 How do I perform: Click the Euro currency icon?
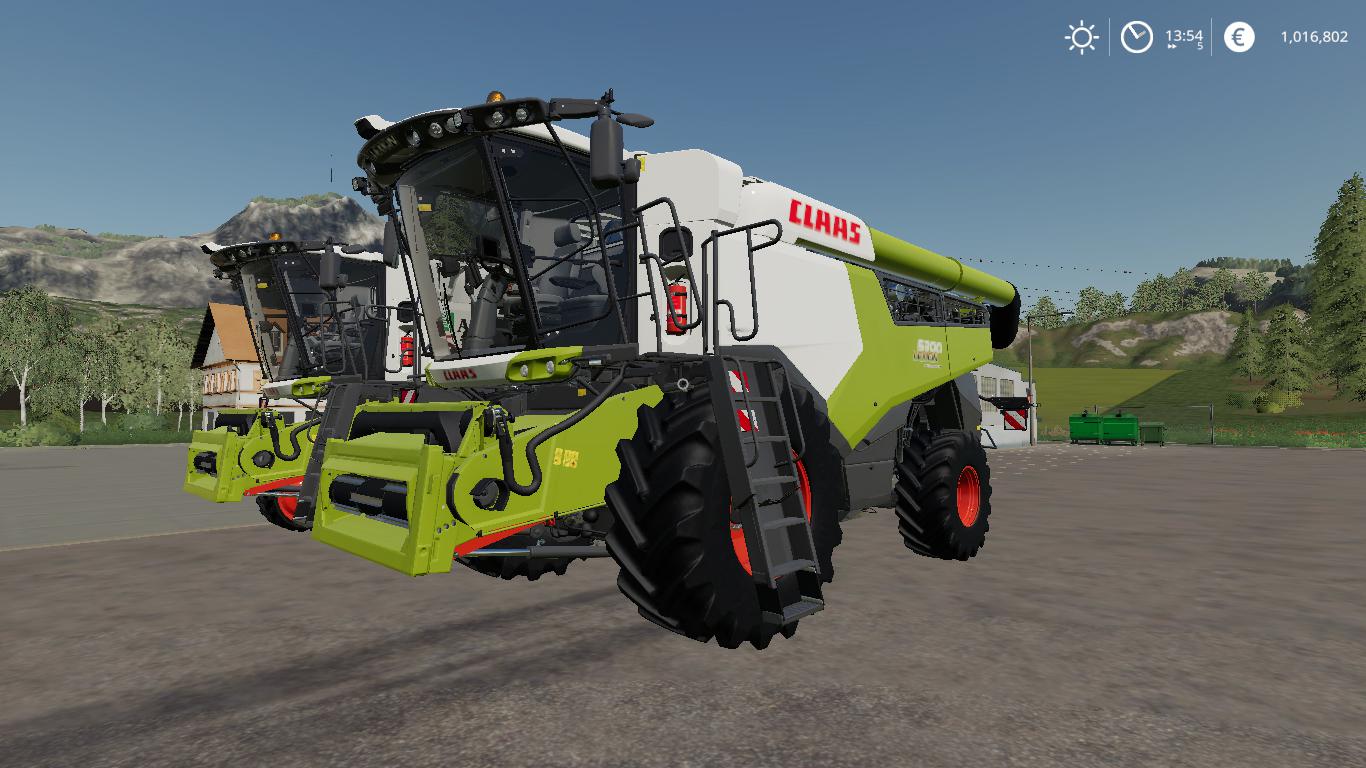click(1237, 38)
